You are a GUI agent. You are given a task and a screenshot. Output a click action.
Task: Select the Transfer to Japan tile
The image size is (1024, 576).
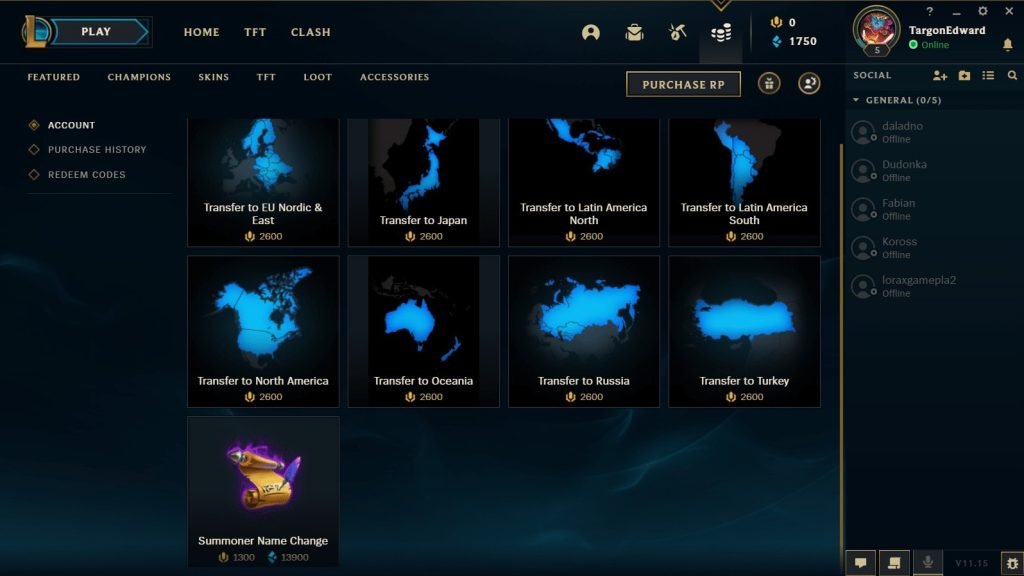coord(423,180)
